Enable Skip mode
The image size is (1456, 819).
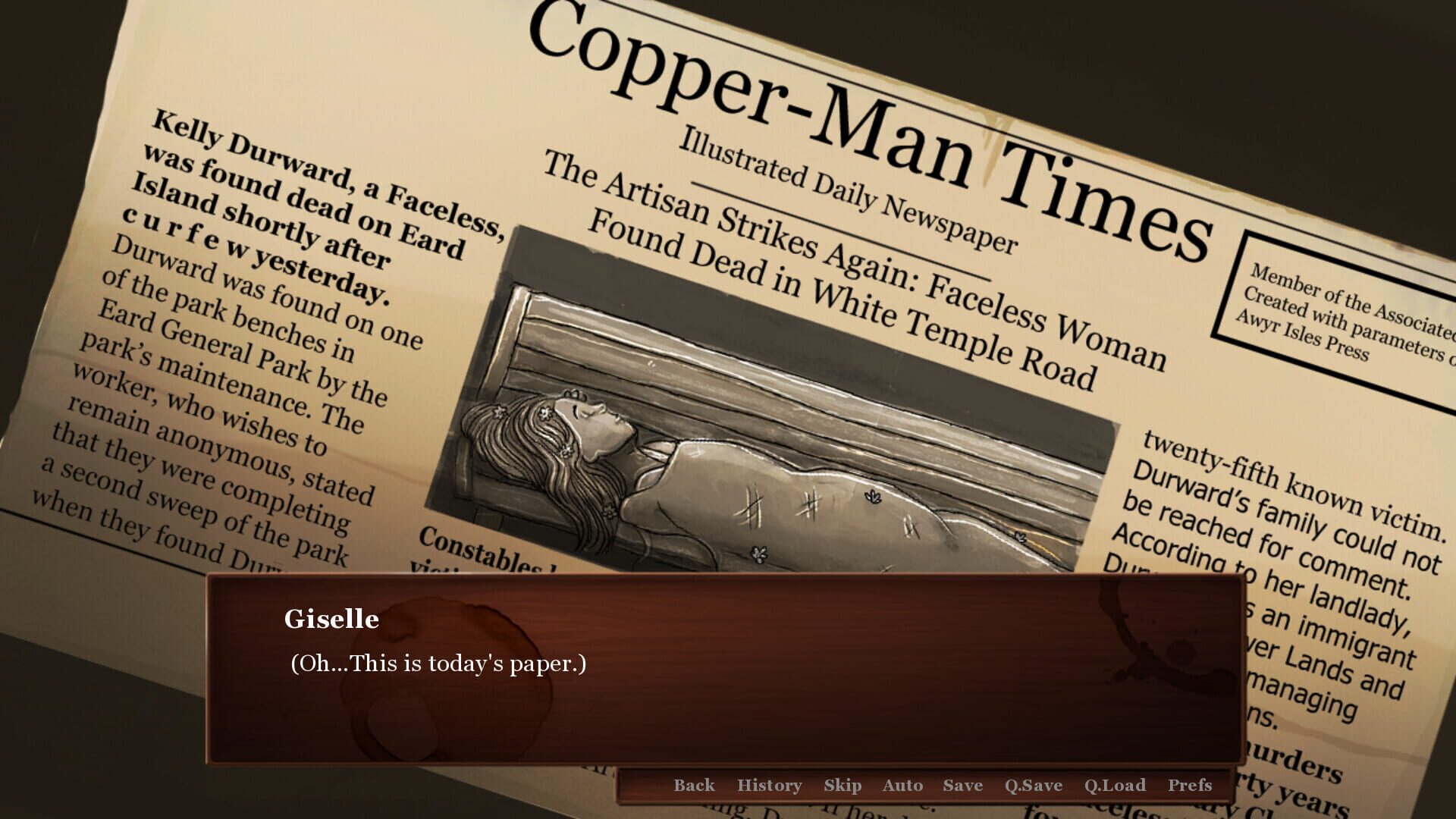843,786
